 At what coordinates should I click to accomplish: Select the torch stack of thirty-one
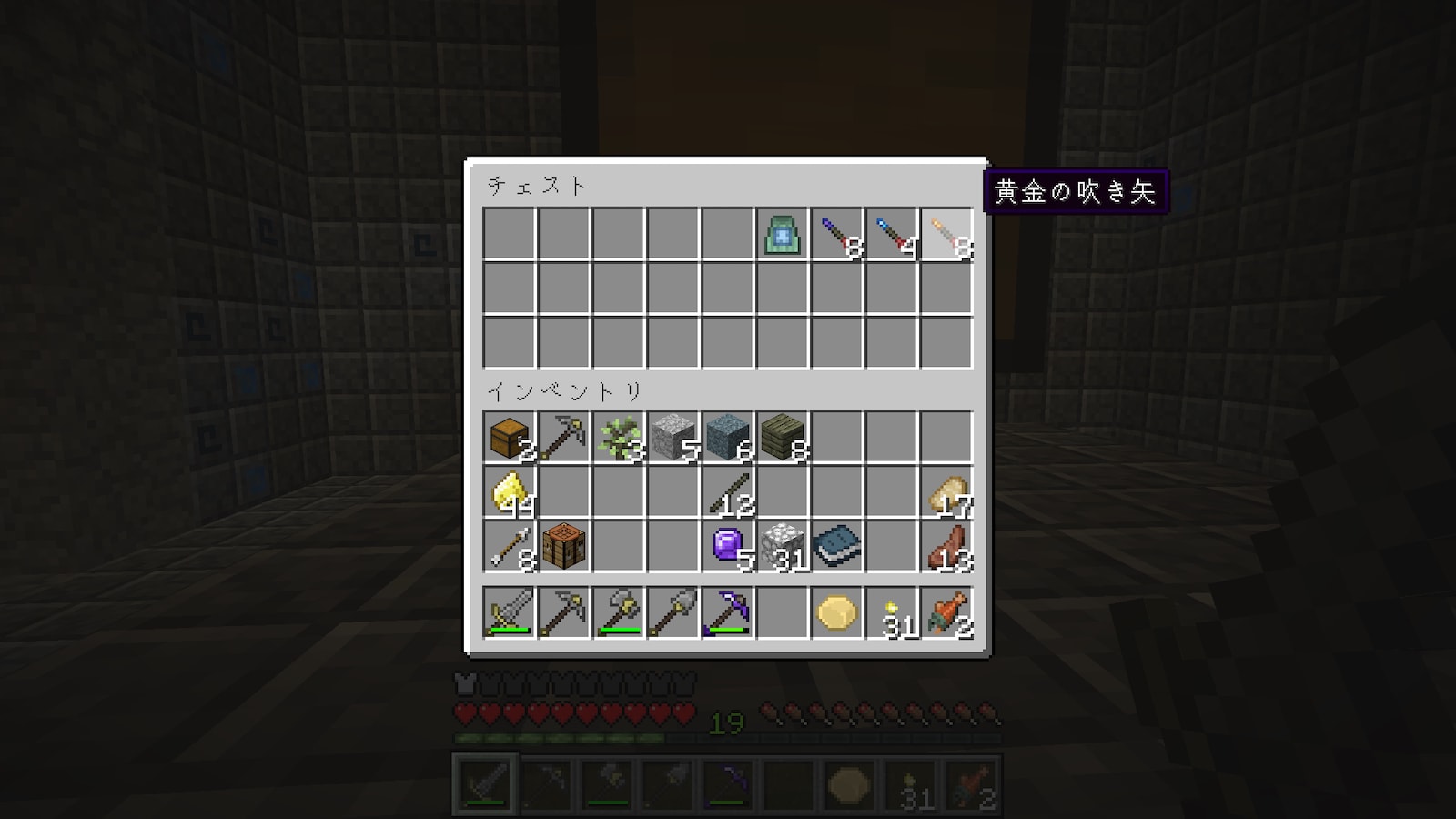tap(892, 612)
